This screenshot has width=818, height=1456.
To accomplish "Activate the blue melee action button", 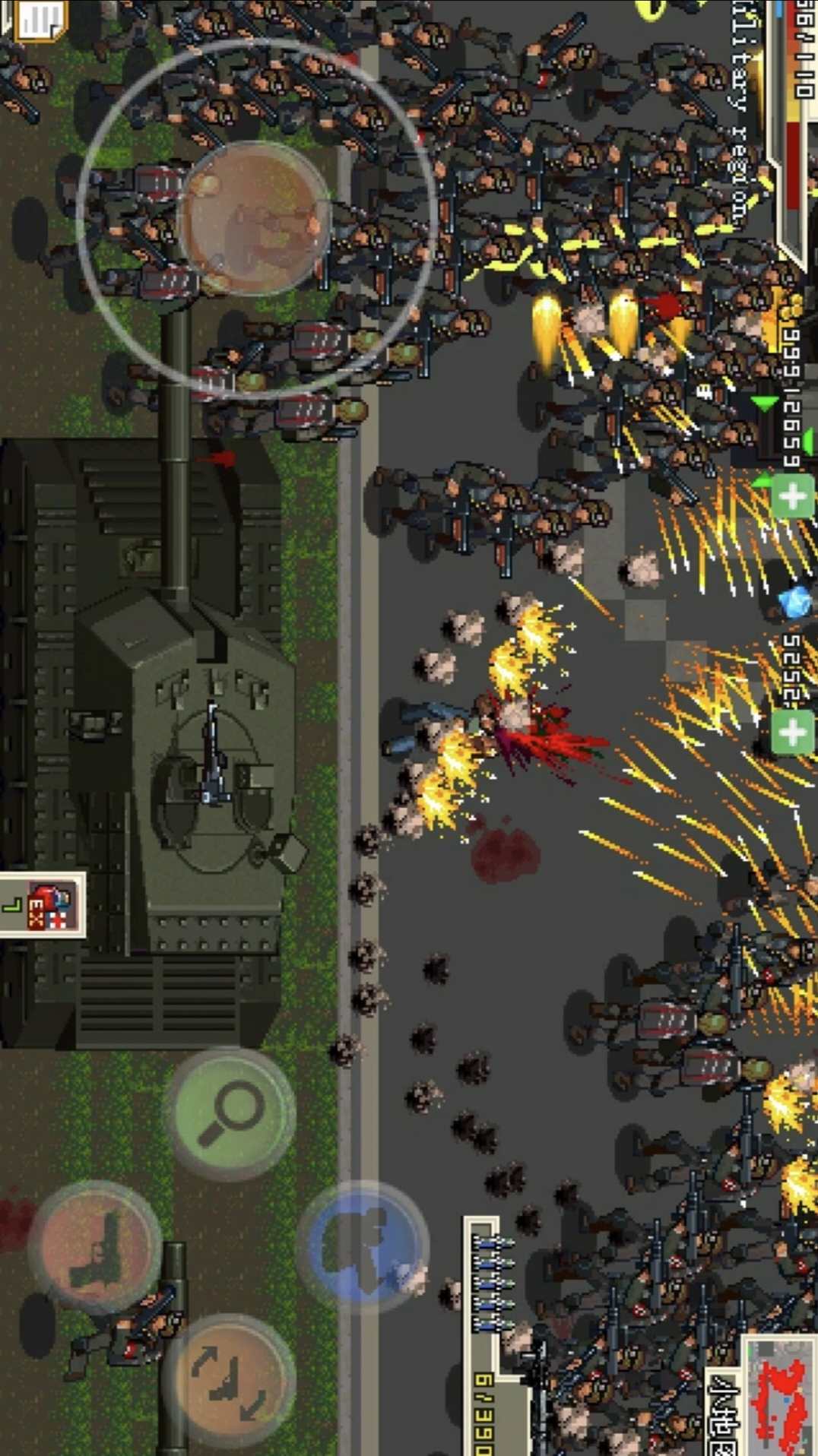I will click(362, 1247).
